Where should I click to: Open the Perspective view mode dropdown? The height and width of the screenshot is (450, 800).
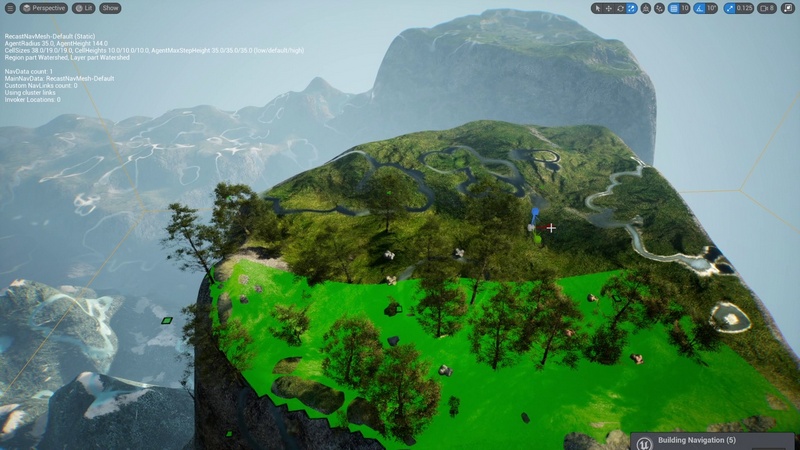44,8
